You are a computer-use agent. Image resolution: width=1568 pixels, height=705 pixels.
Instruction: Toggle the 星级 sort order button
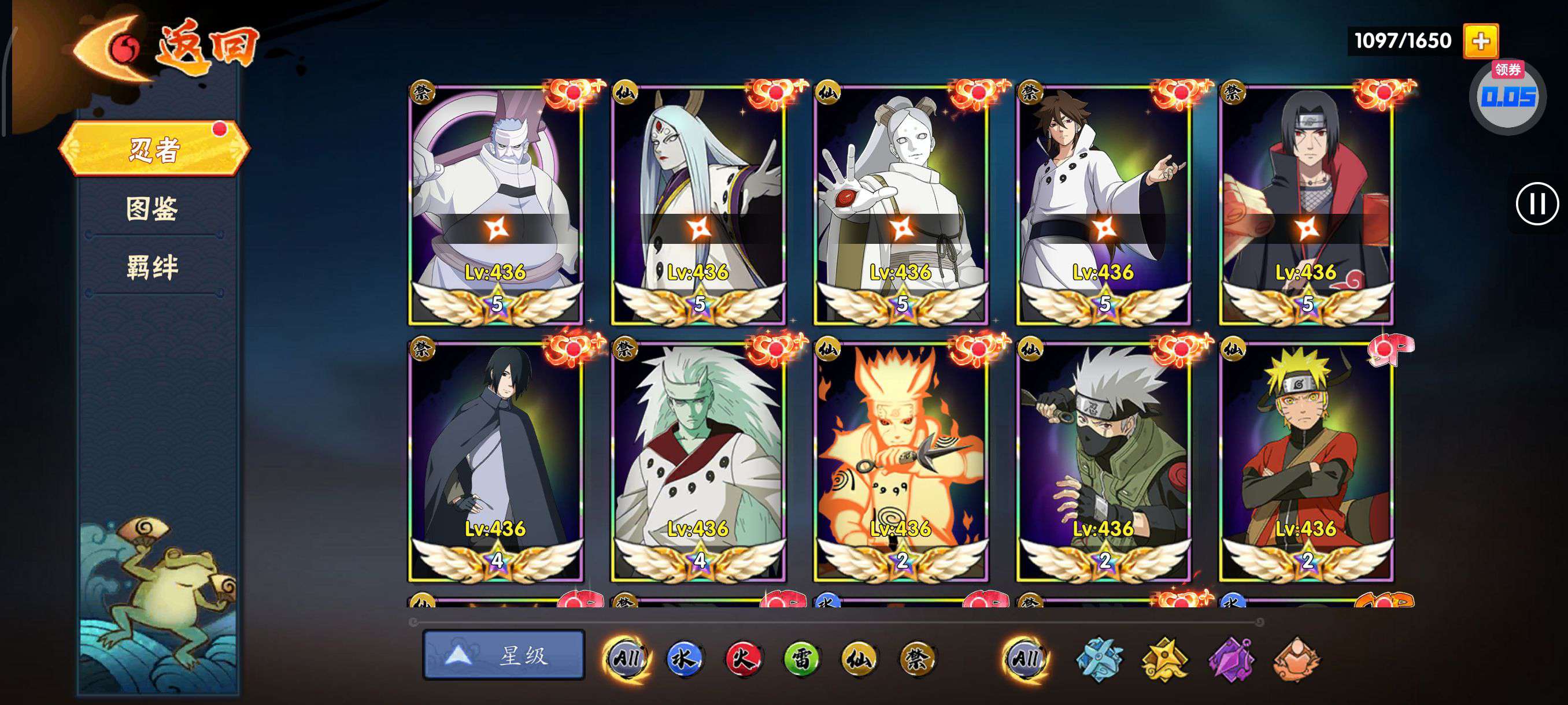(504, 655)
